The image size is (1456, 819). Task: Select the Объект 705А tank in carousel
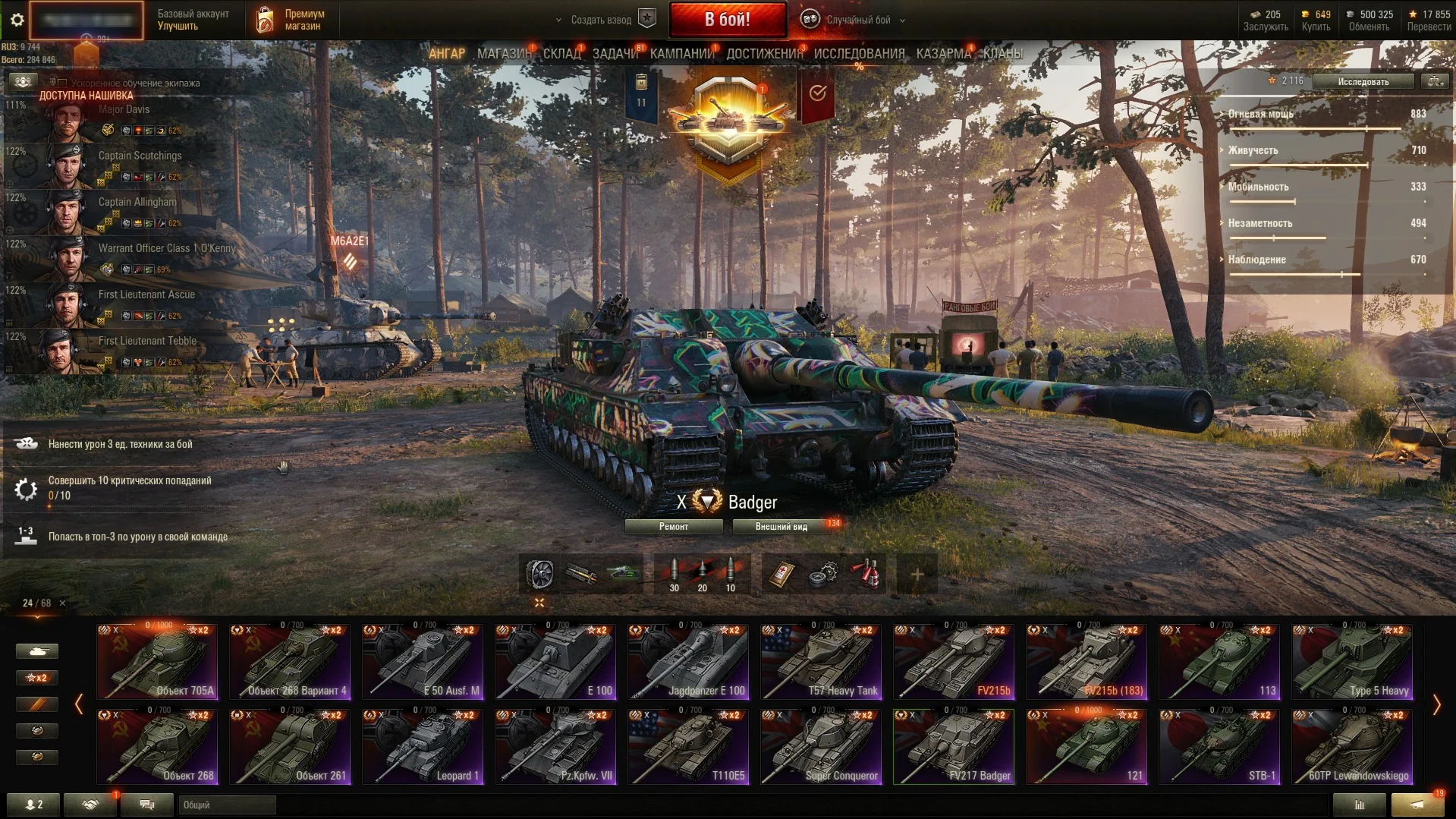tap(158, 661)
